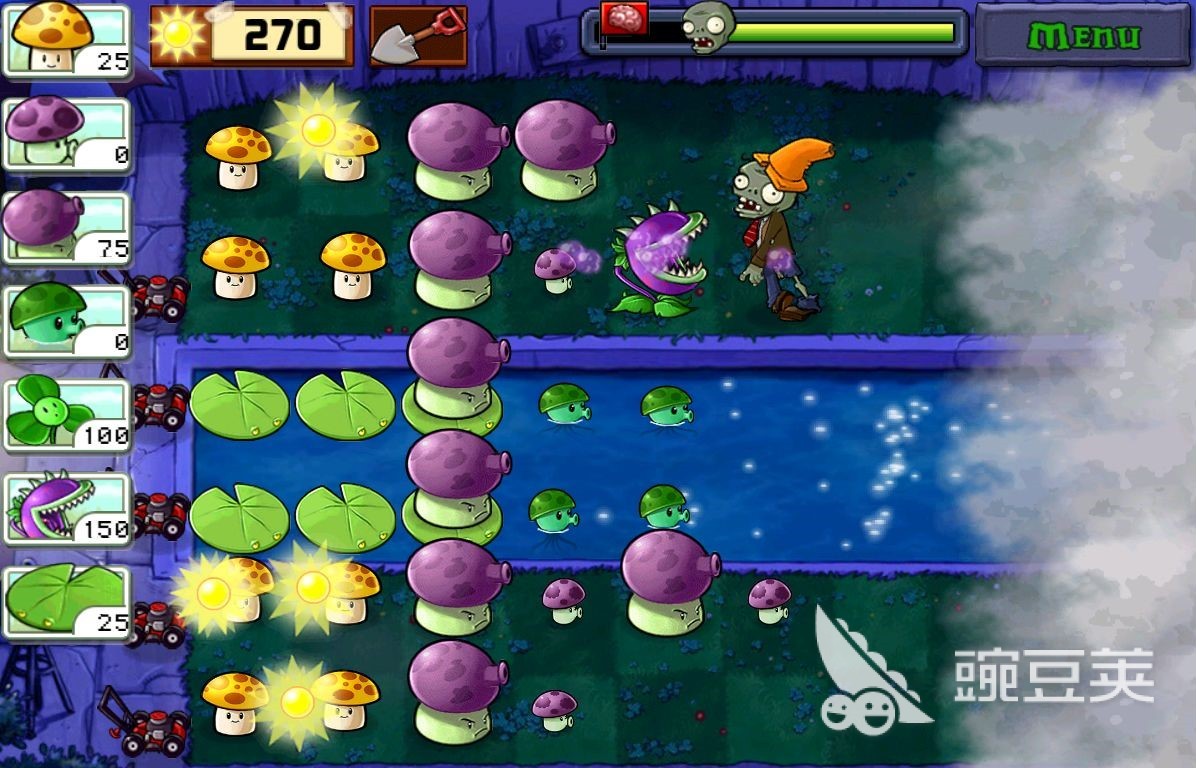Open the Menu button
The image size is (1196, 768).
[1084, 37]
